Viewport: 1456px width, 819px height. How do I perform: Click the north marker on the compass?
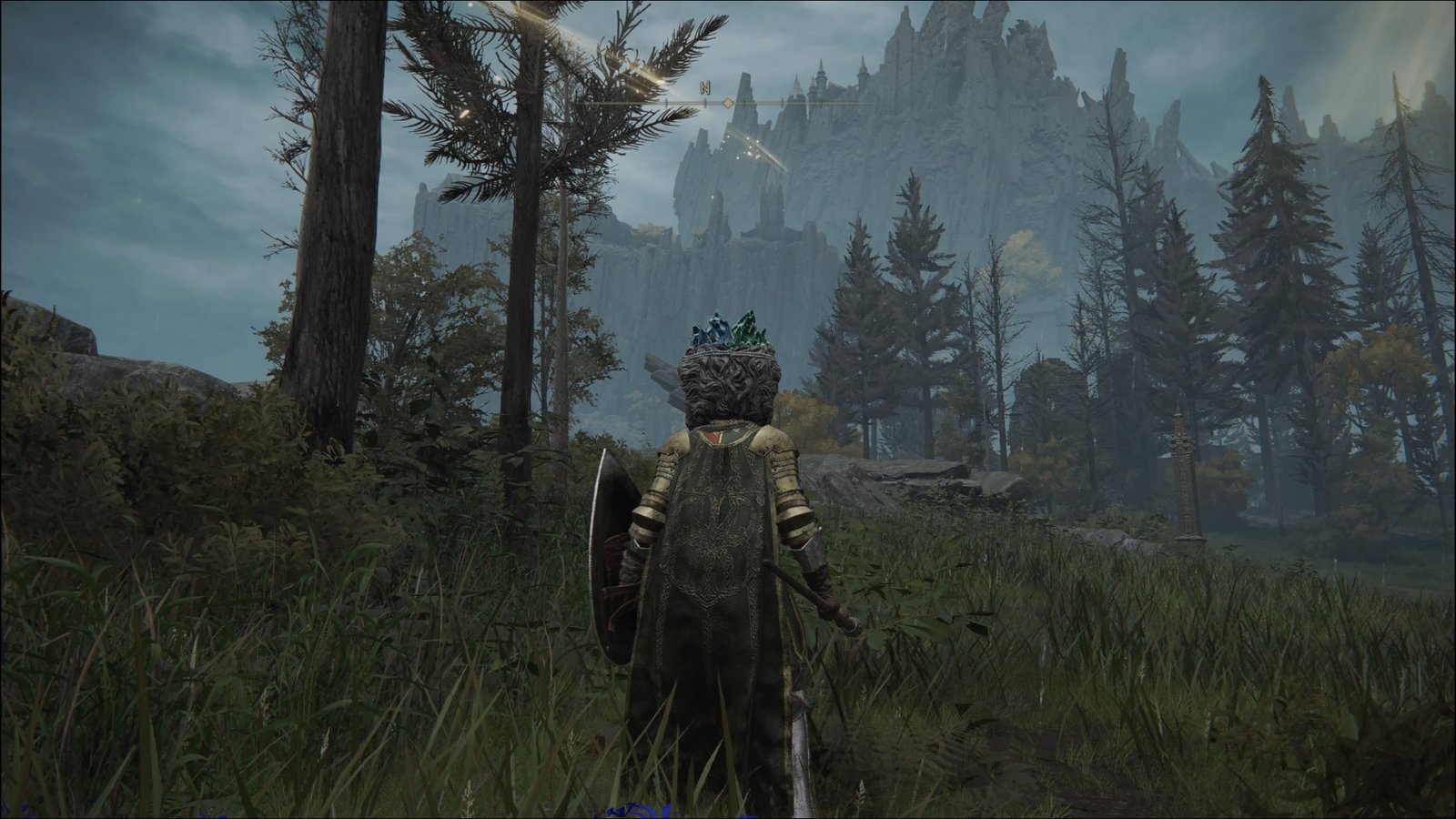(x=704, y=88)
